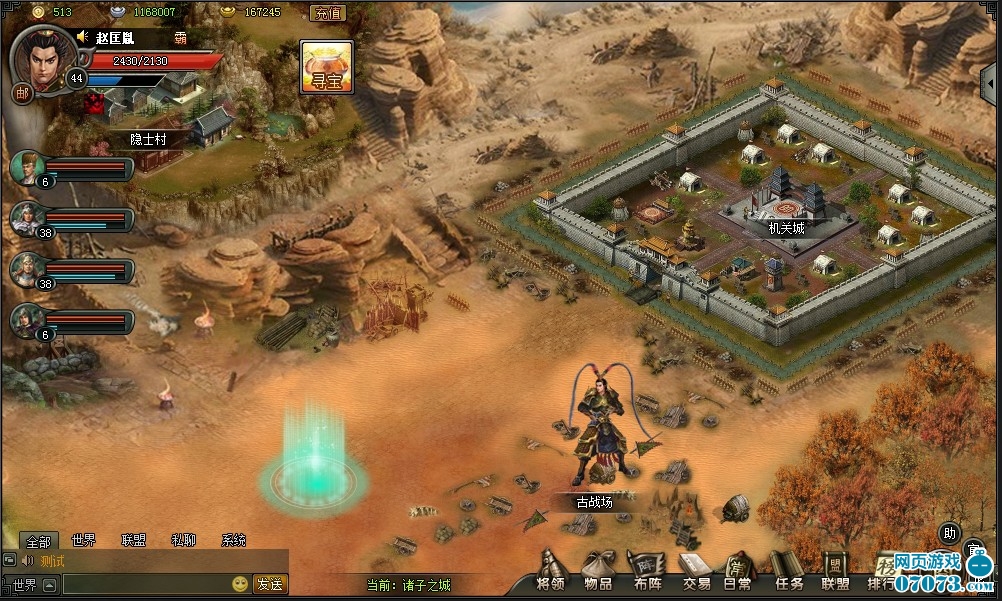Click the round 助 help button

949,533
